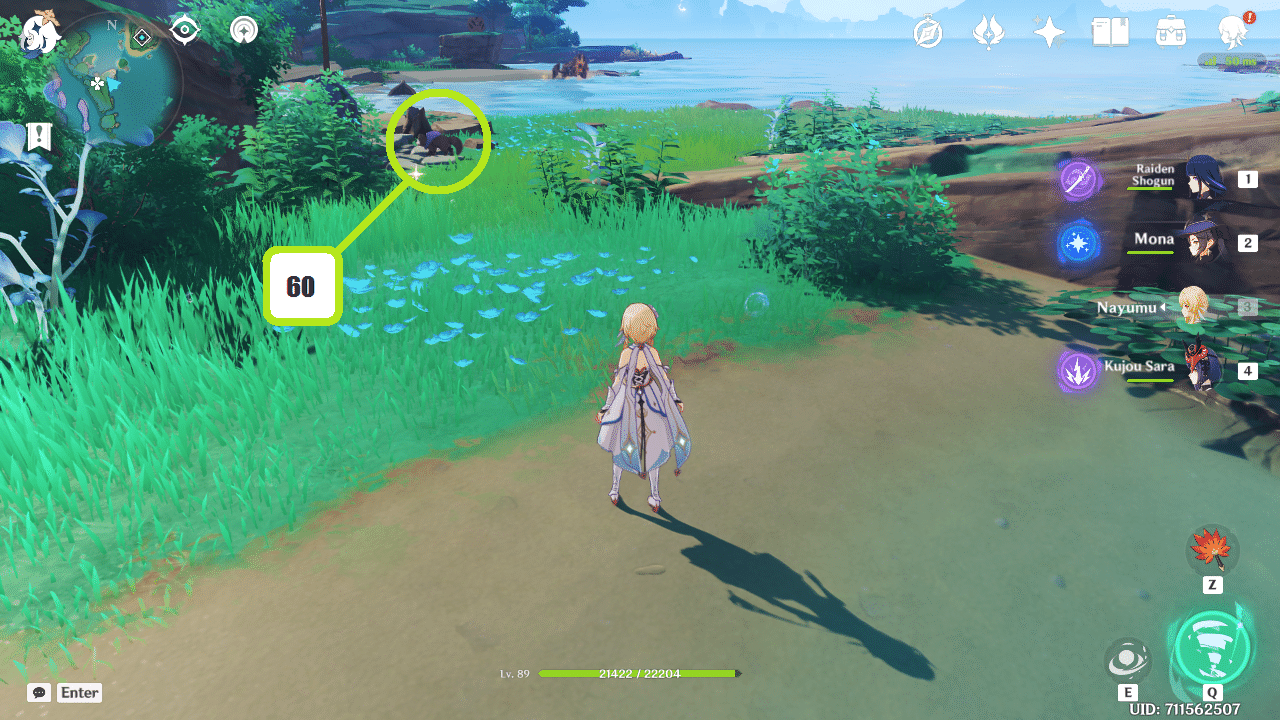Open the Events overview compass icon
This screenshot has width=1280, height=720.
pyautogui.click(x=928, y=31)
